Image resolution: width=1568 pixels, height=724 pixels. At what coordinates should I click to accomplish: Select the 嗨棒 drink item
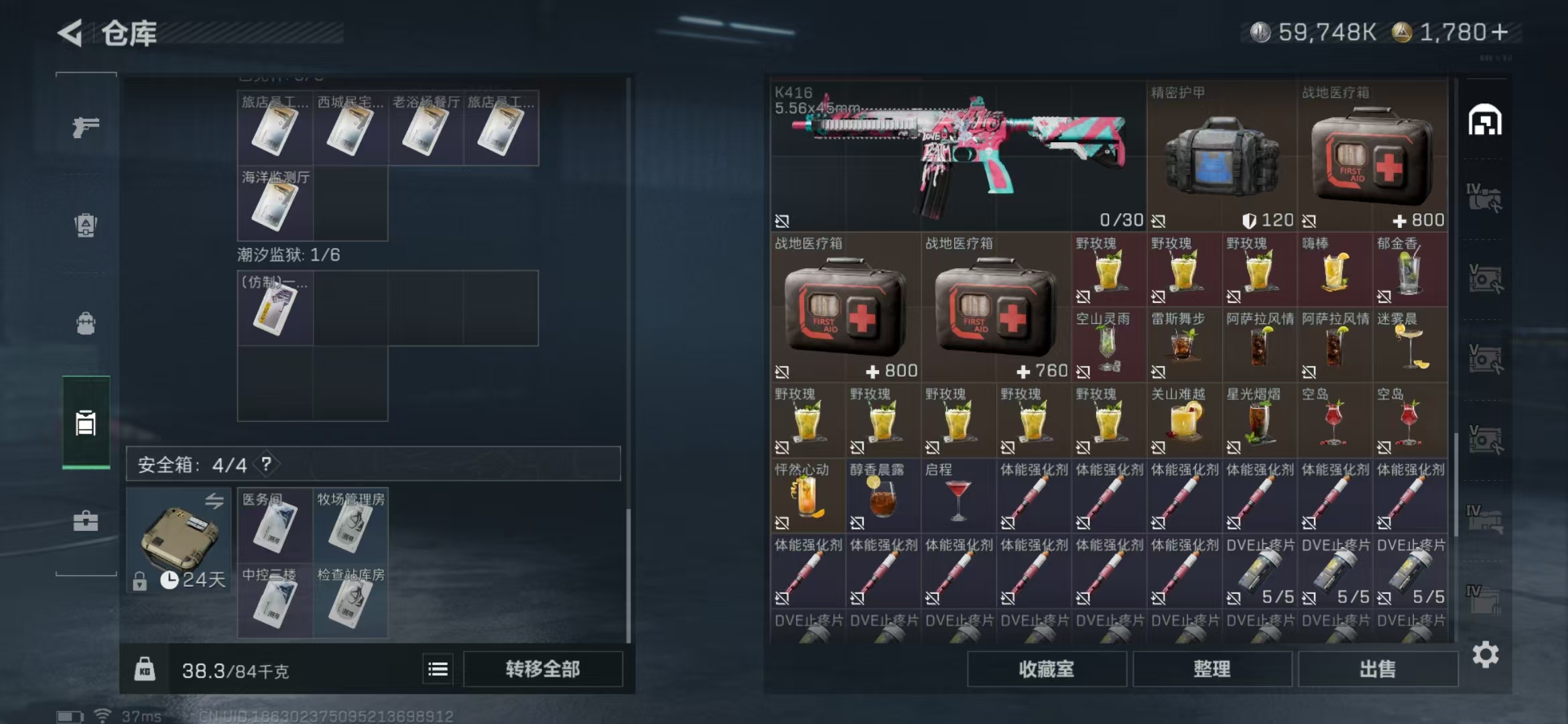pyautogui.click(x=1334, y=271)
